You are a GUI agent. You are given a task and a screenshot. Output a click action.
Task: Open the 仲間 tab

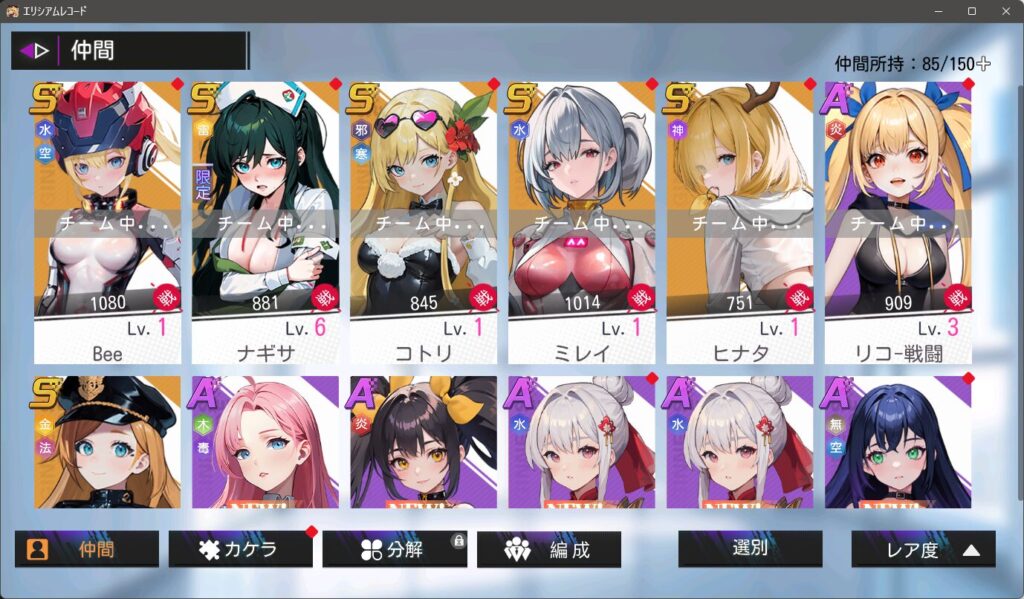coord(86,549)
